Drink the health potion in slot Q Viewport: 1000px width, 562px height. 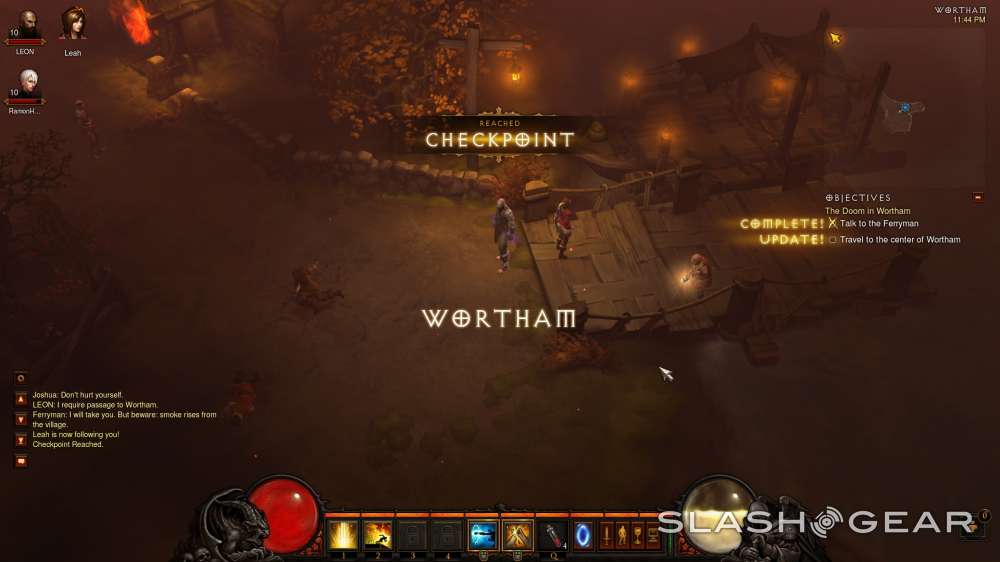click(552, 535)
